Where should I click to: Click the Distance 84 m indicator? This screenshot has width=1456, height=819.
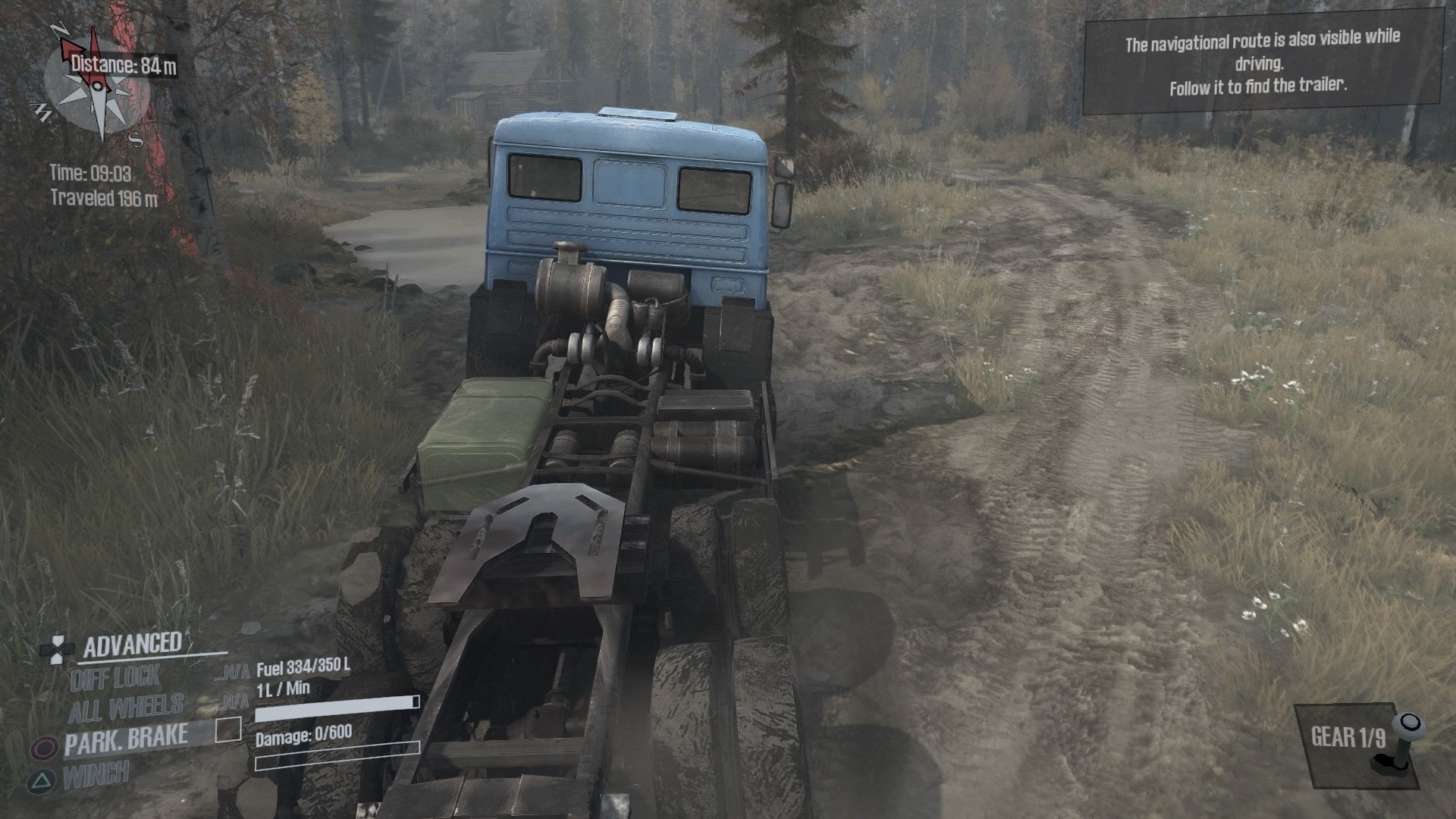[x=127, y=65]
